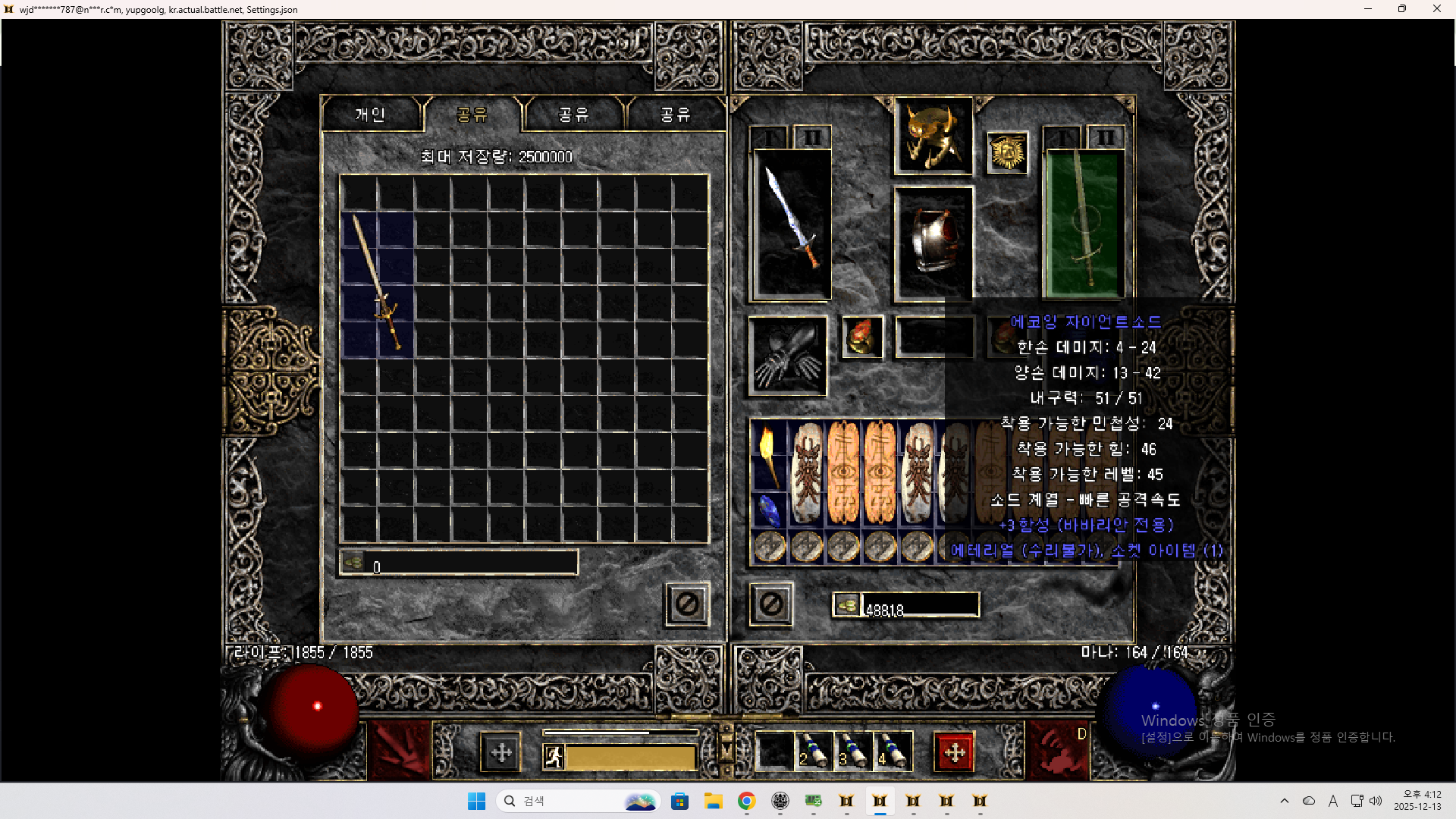
Task: Select the equipped body armor
Action: (x=934, y=243)
